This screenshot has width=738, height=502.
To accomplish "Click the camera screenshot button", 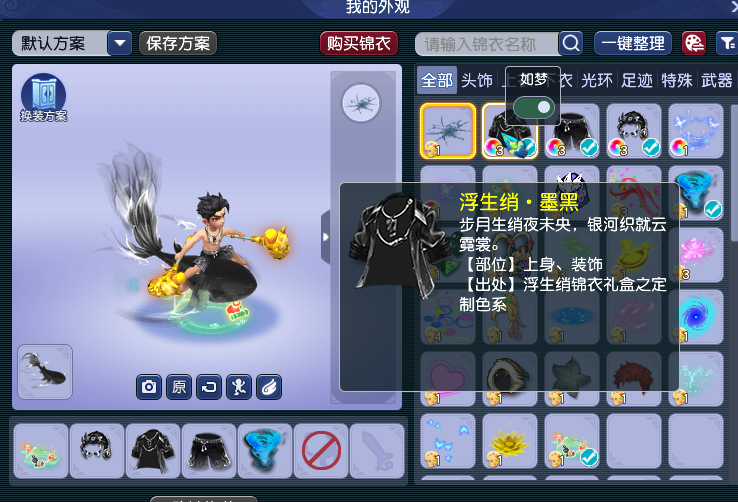I will point(149,386).
